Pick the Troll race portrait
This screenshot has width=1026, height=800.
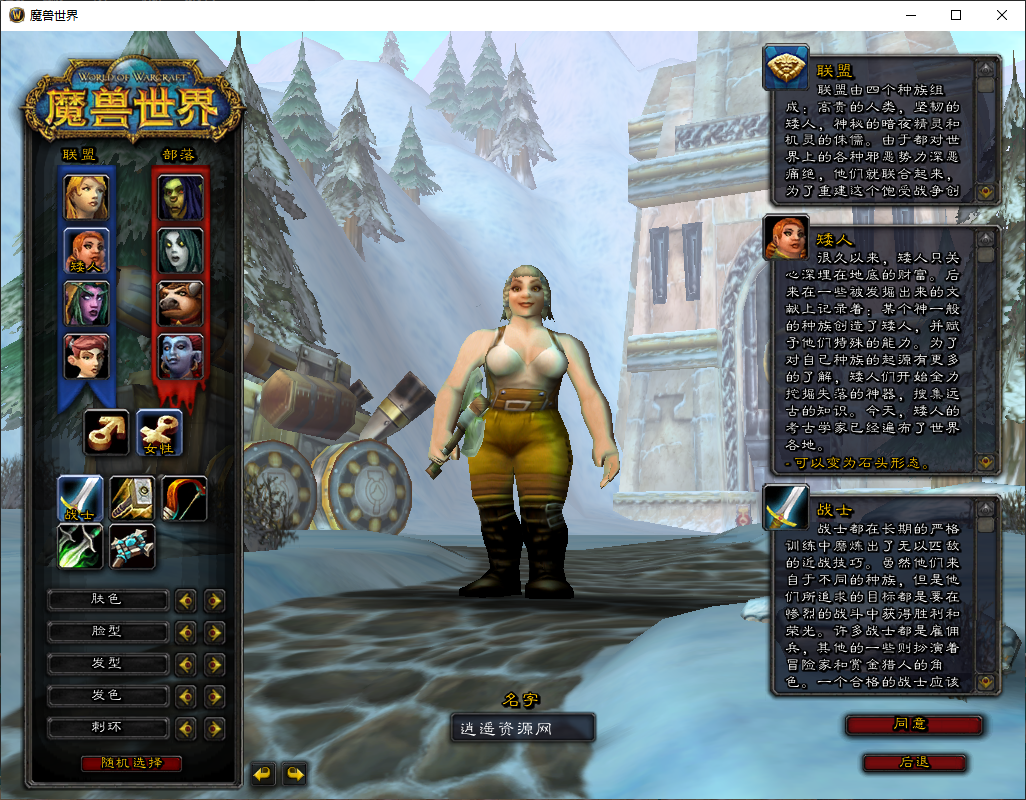[x=180, y=356]
